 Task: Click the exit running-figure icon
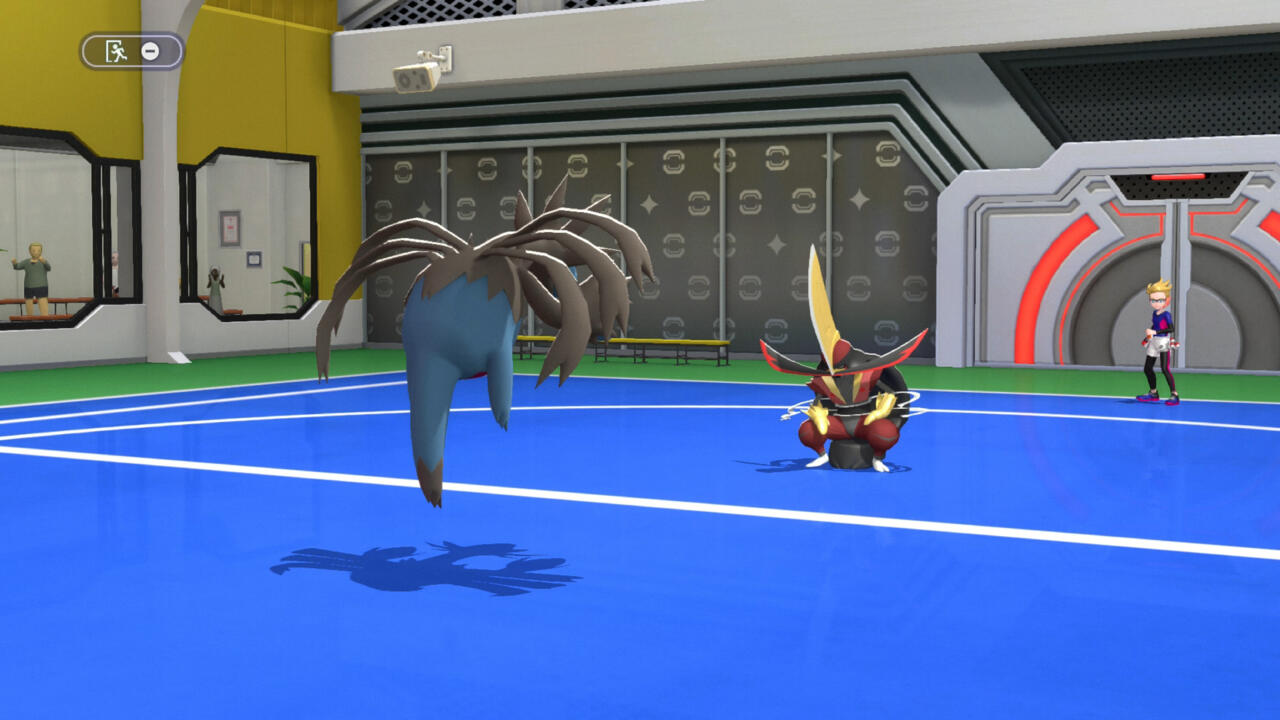[117, 51]
